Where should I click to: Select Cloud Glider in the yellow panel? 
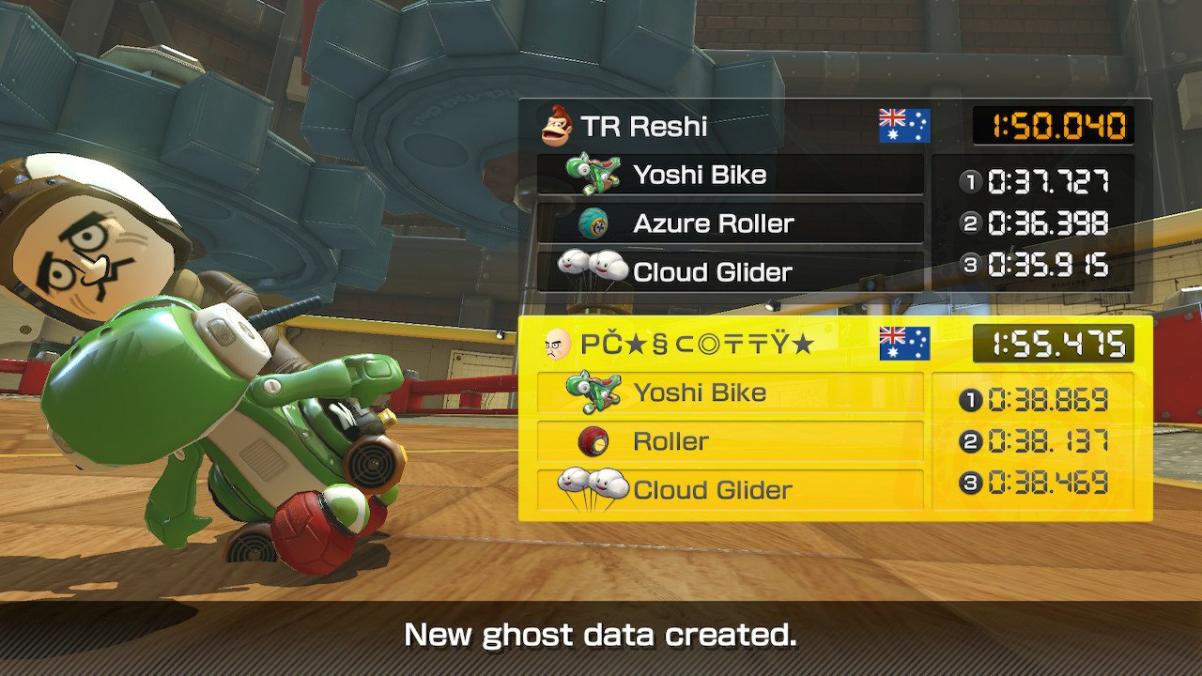[x=730, y=489]
